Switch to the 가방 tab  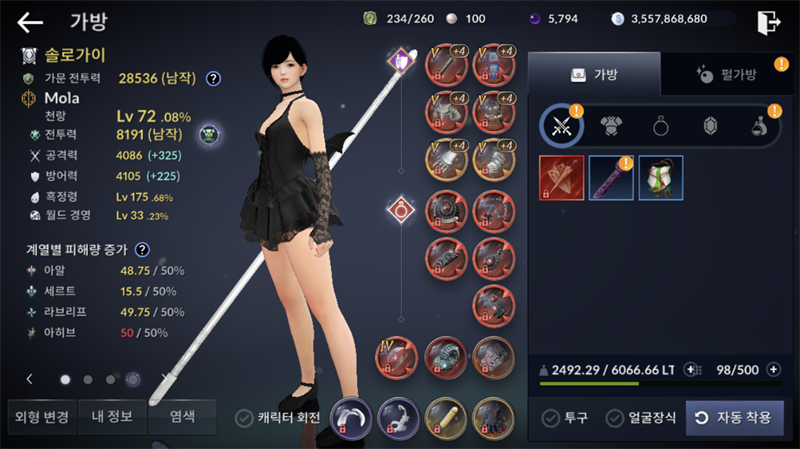click(x=594, y=74)
